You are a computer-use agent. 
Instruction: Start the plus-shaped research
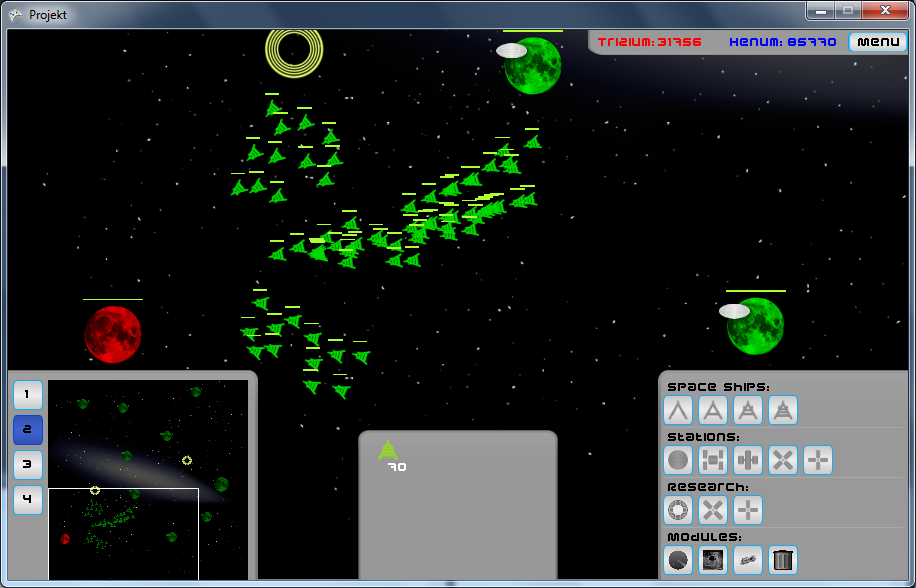pyautogui.click(x=748, y=510)
